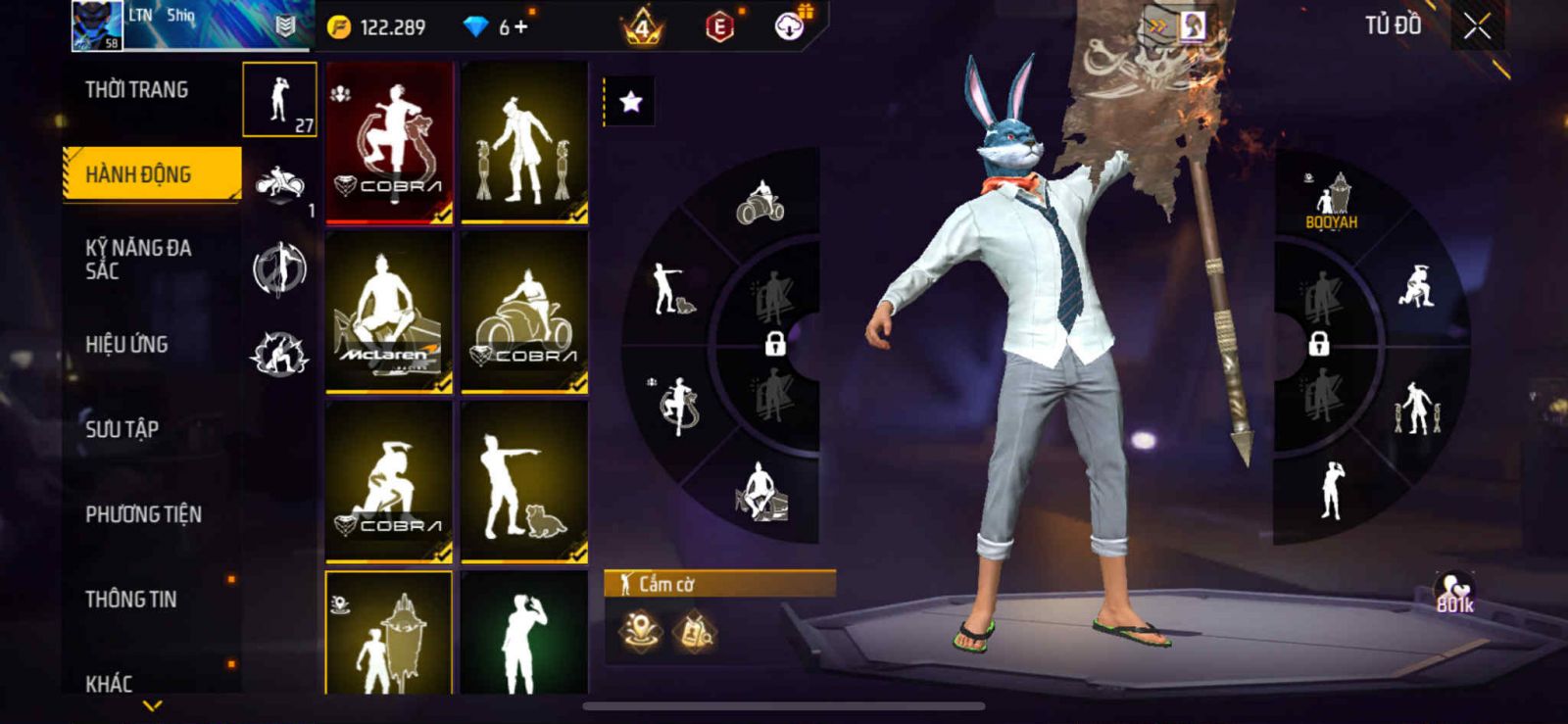
Task: Select the red Cobra emote tile
Action: tap(389, 143)
